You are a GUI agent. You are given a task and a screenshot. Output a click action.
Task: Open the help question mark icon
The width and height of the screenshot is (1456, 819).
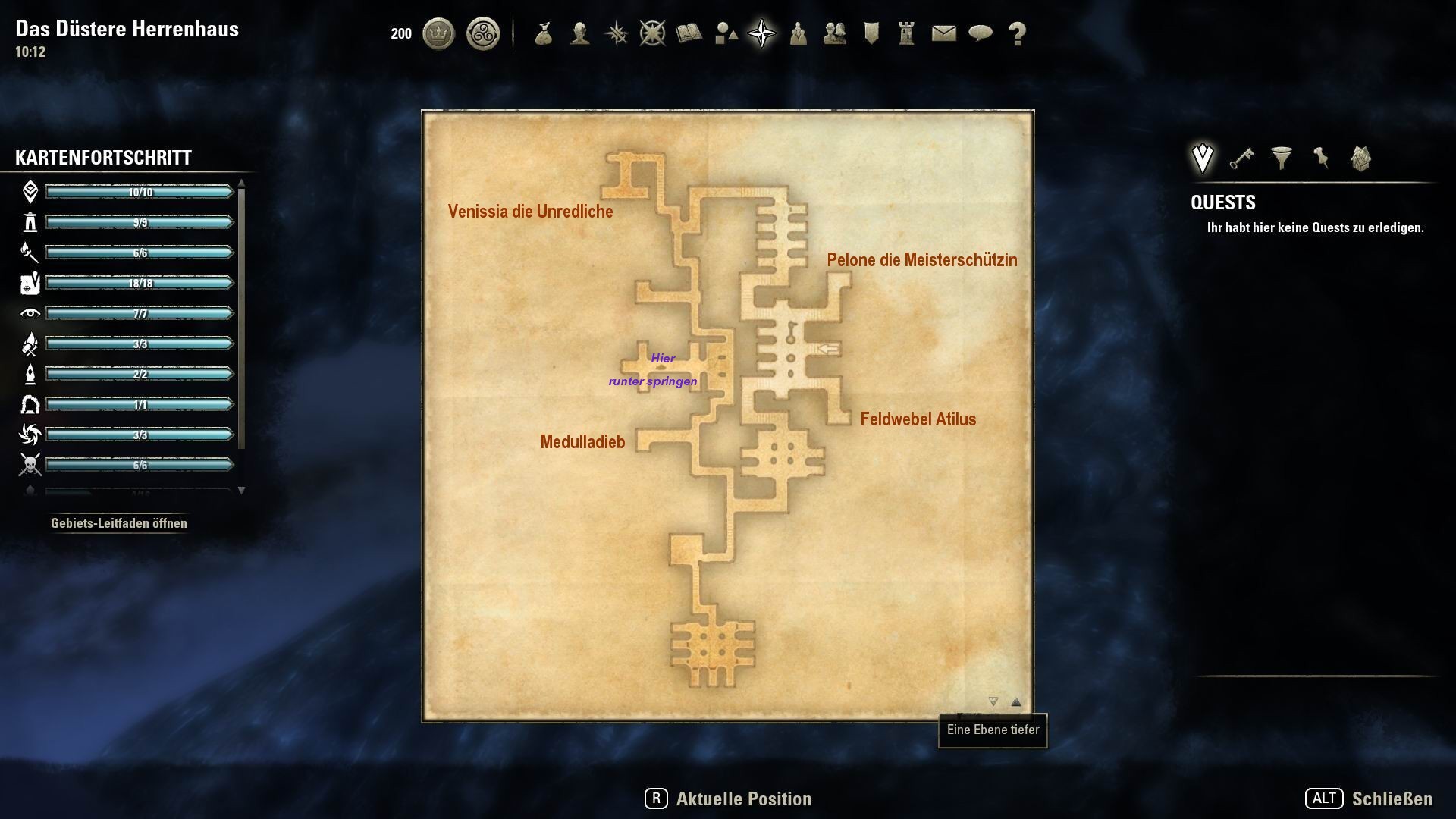[1016, 33]
